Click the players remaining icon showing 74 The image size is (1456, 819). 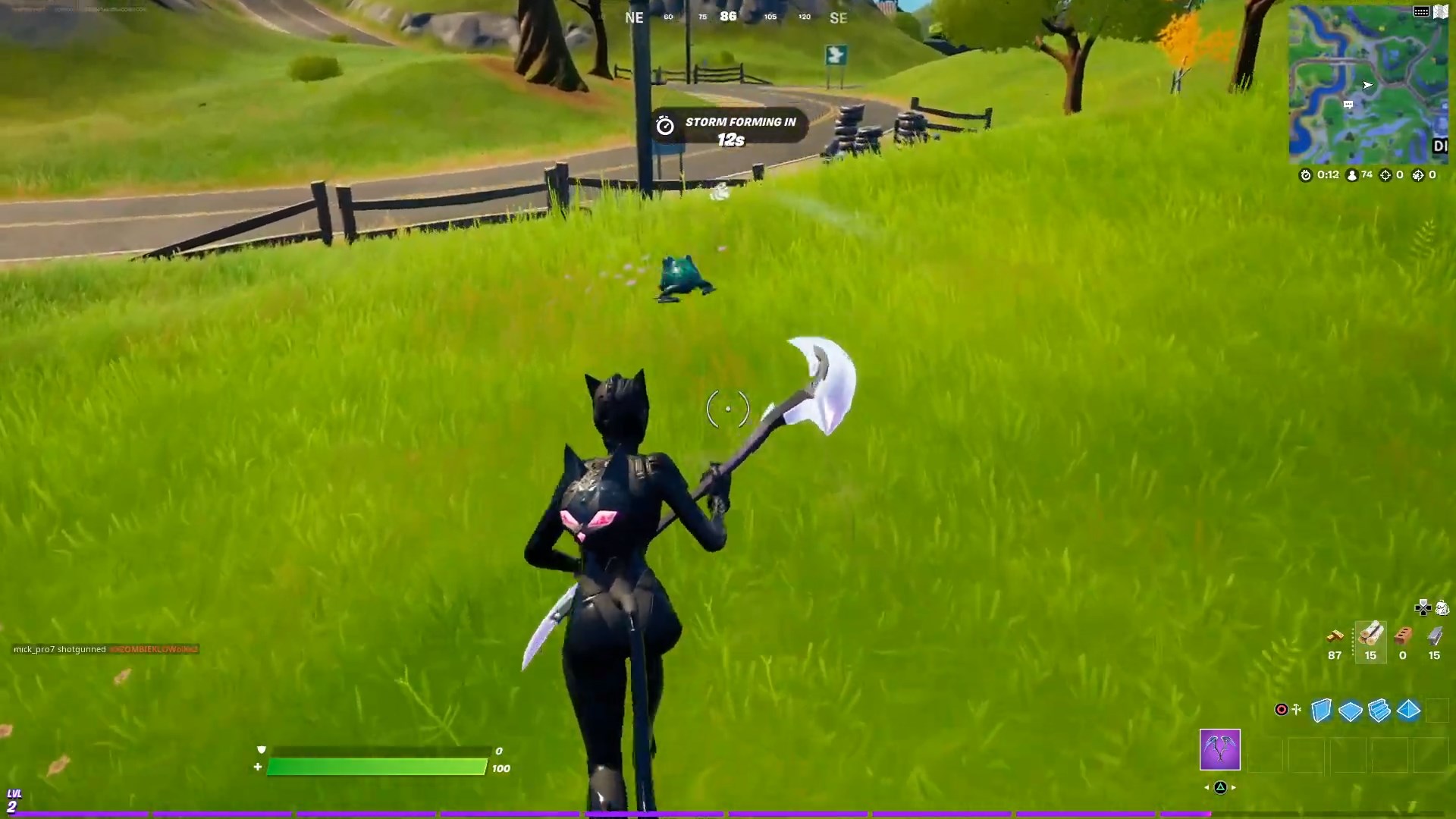(1351, 175)
